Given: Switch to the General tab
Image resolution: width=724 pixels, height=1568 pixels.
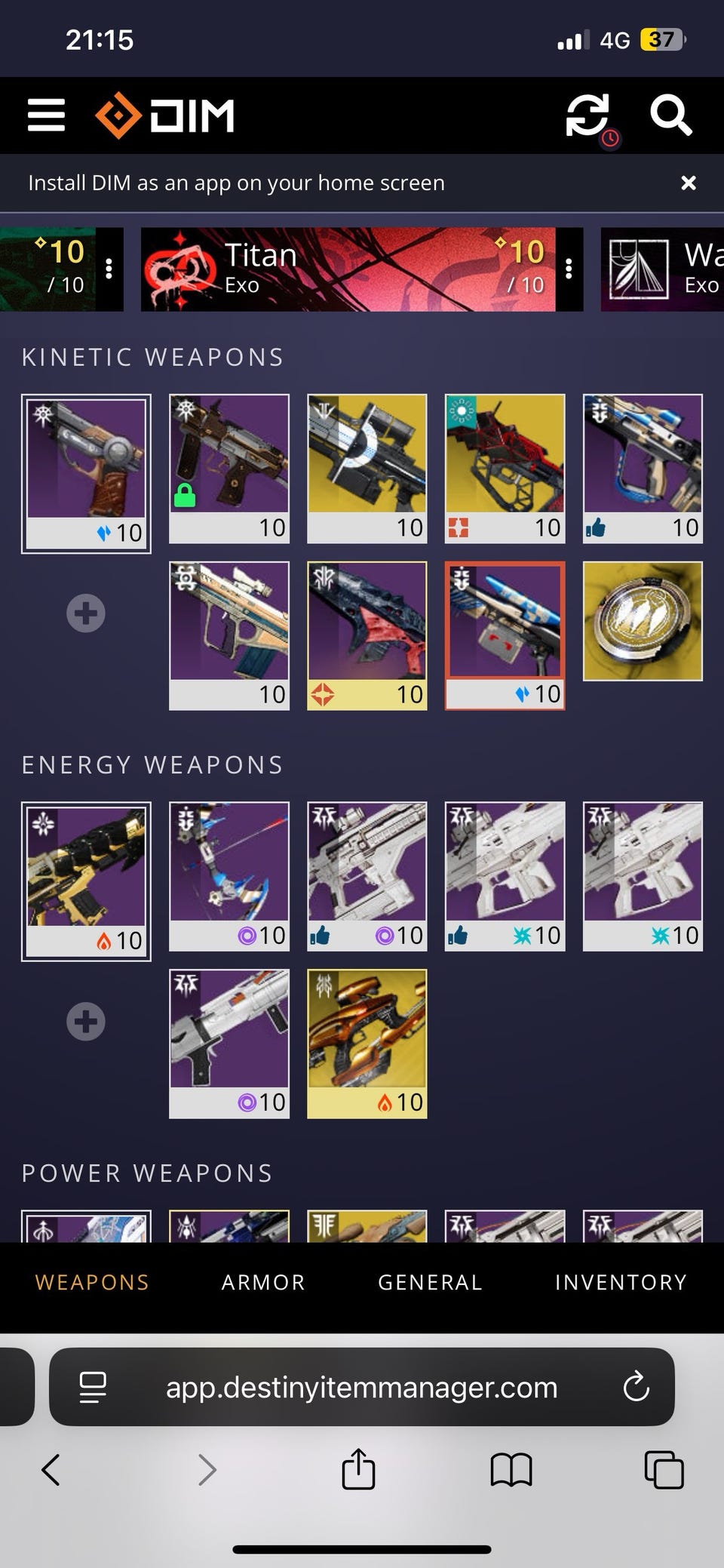Looking at the screenshot, I should 430,1282.
